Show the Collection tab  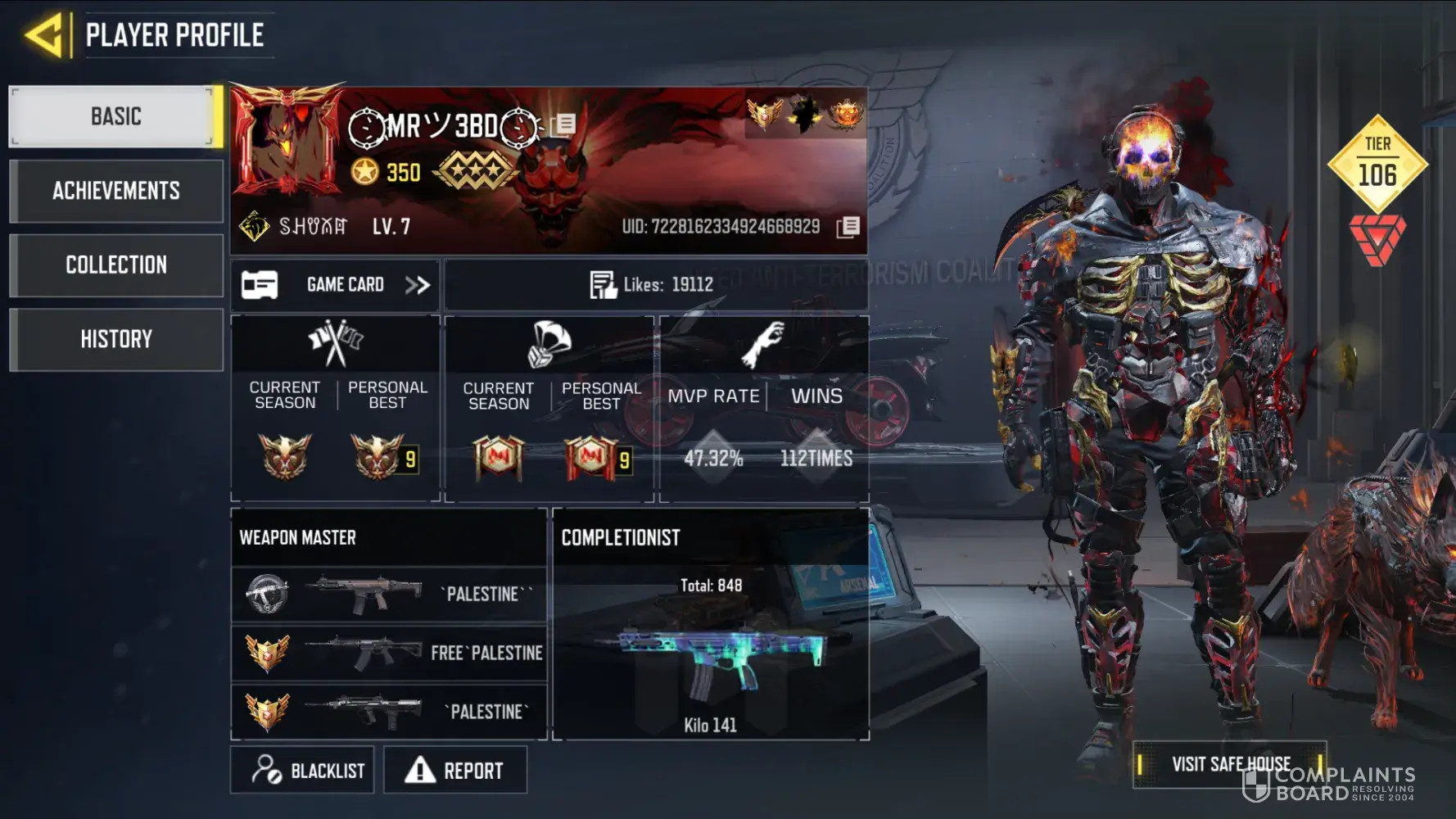[115, 265]
